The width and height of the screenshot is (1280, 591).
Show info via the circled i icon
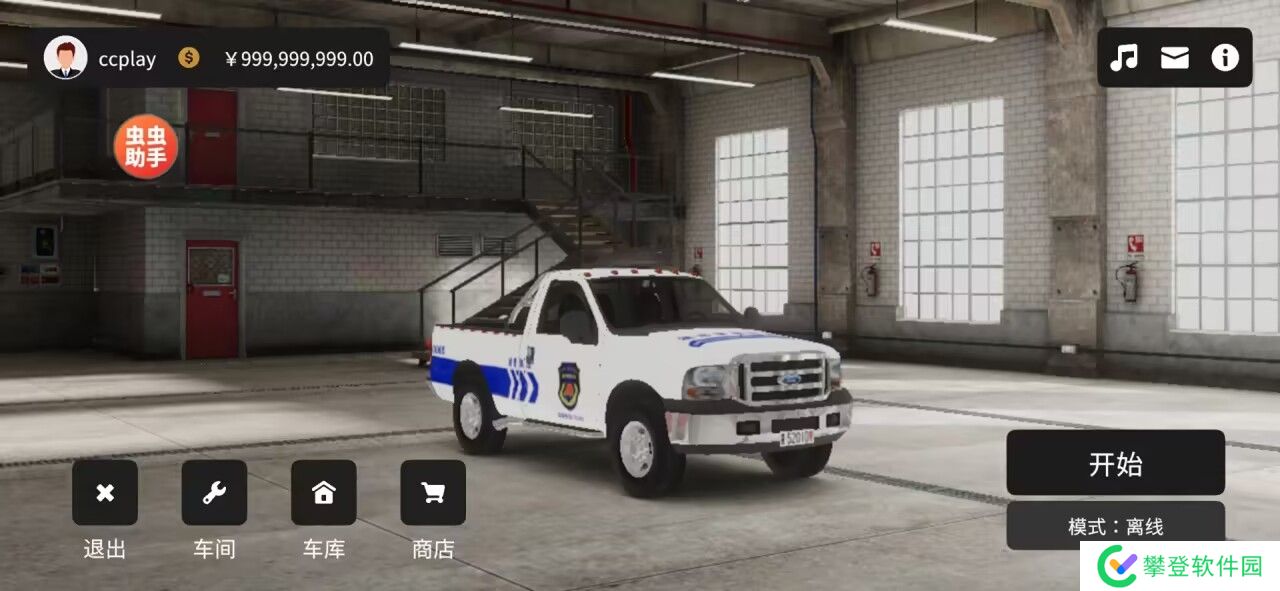click(1225, 58)
